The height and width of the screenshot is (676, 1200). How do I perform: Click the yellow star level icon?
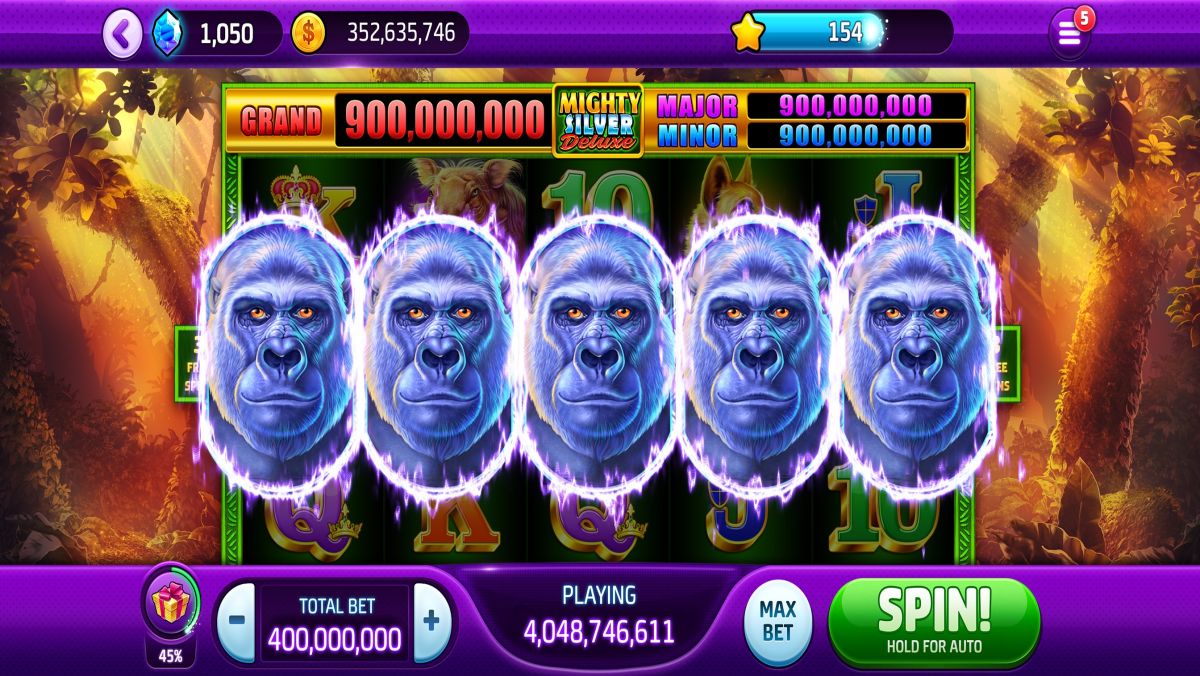(x=747, y=33)
